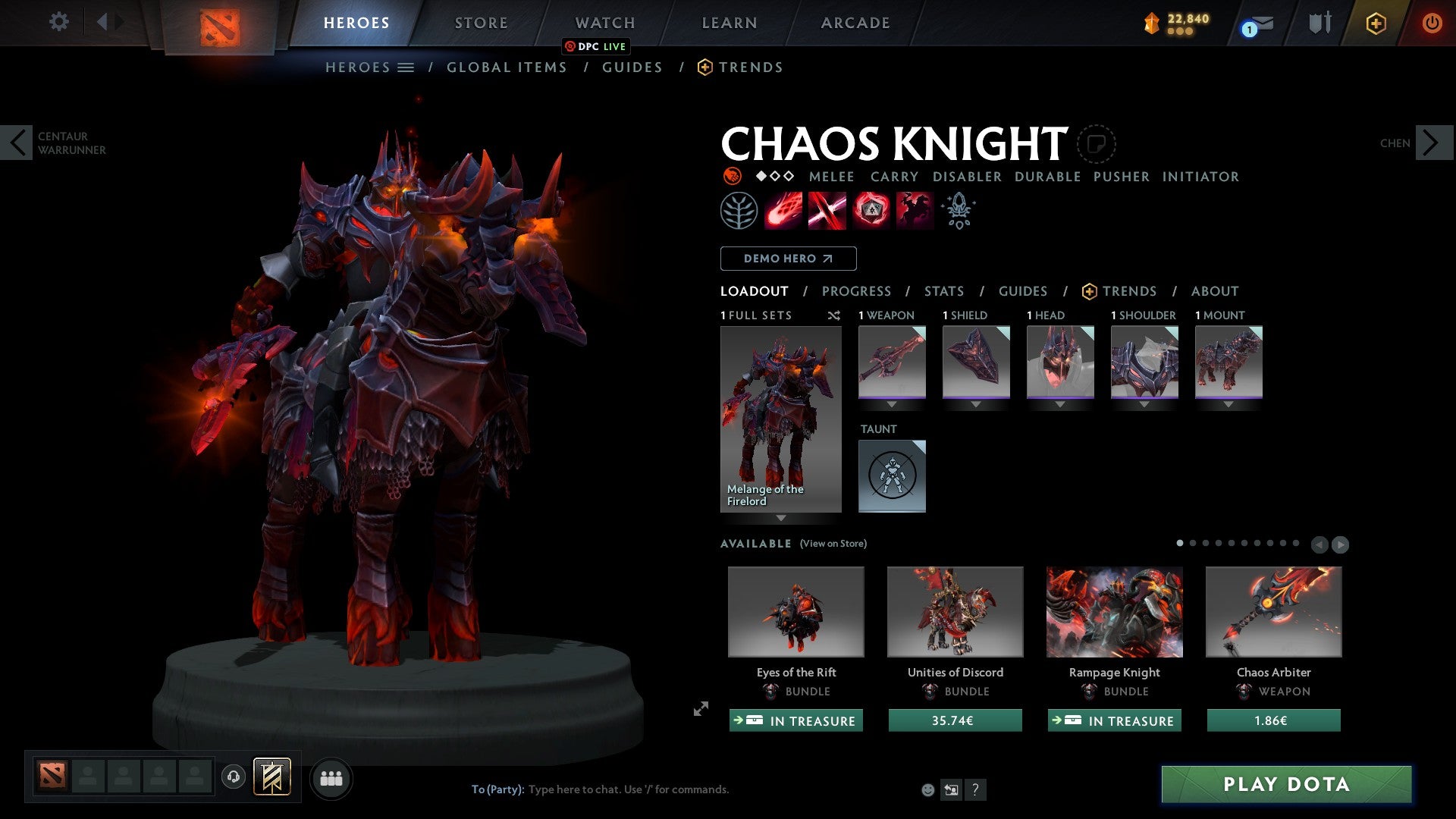This screenshot has height=819, width=1456.
Task: Open Dota Plus hexagon icon in top bar
Action: tap(1376, 23)
